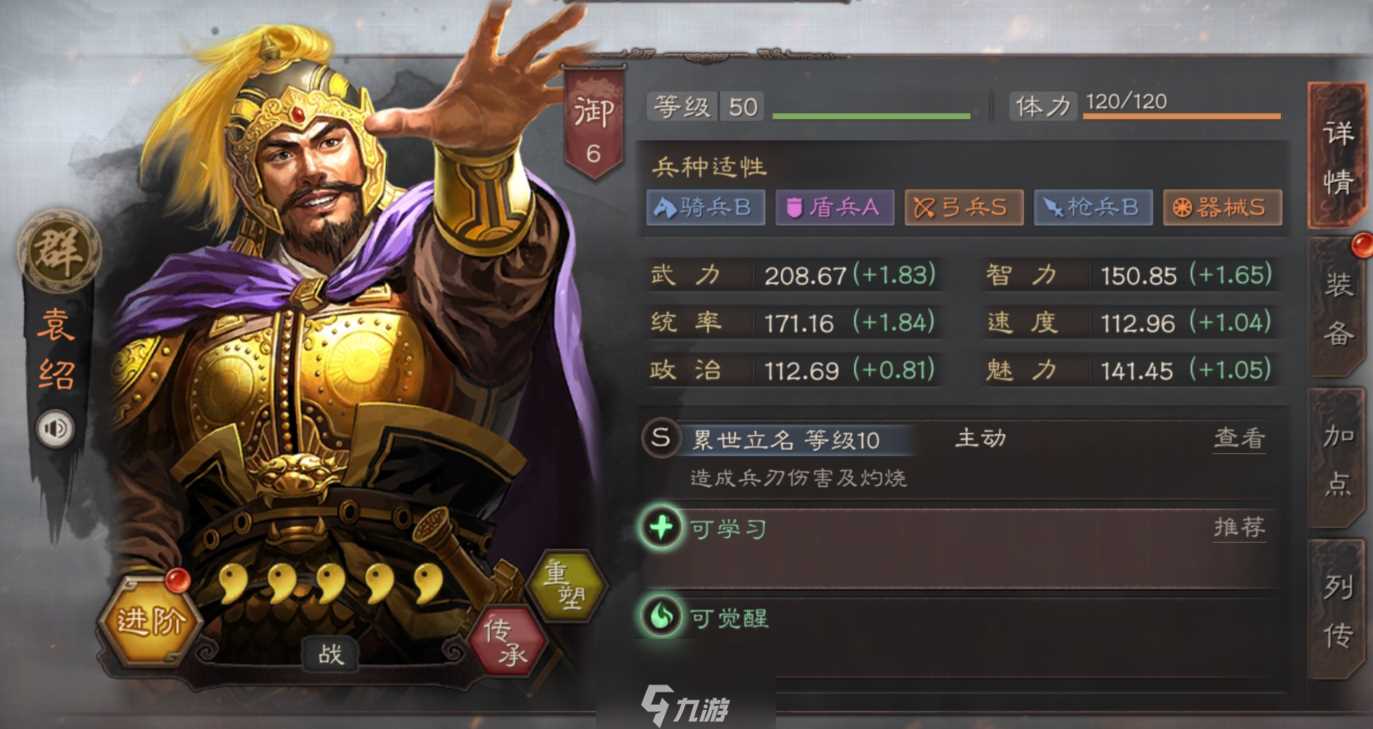Expand the 枪兵B aptitude entry
This screenshot has width=1373, height=729.
pyautogui.click(x=1092, y=207)
